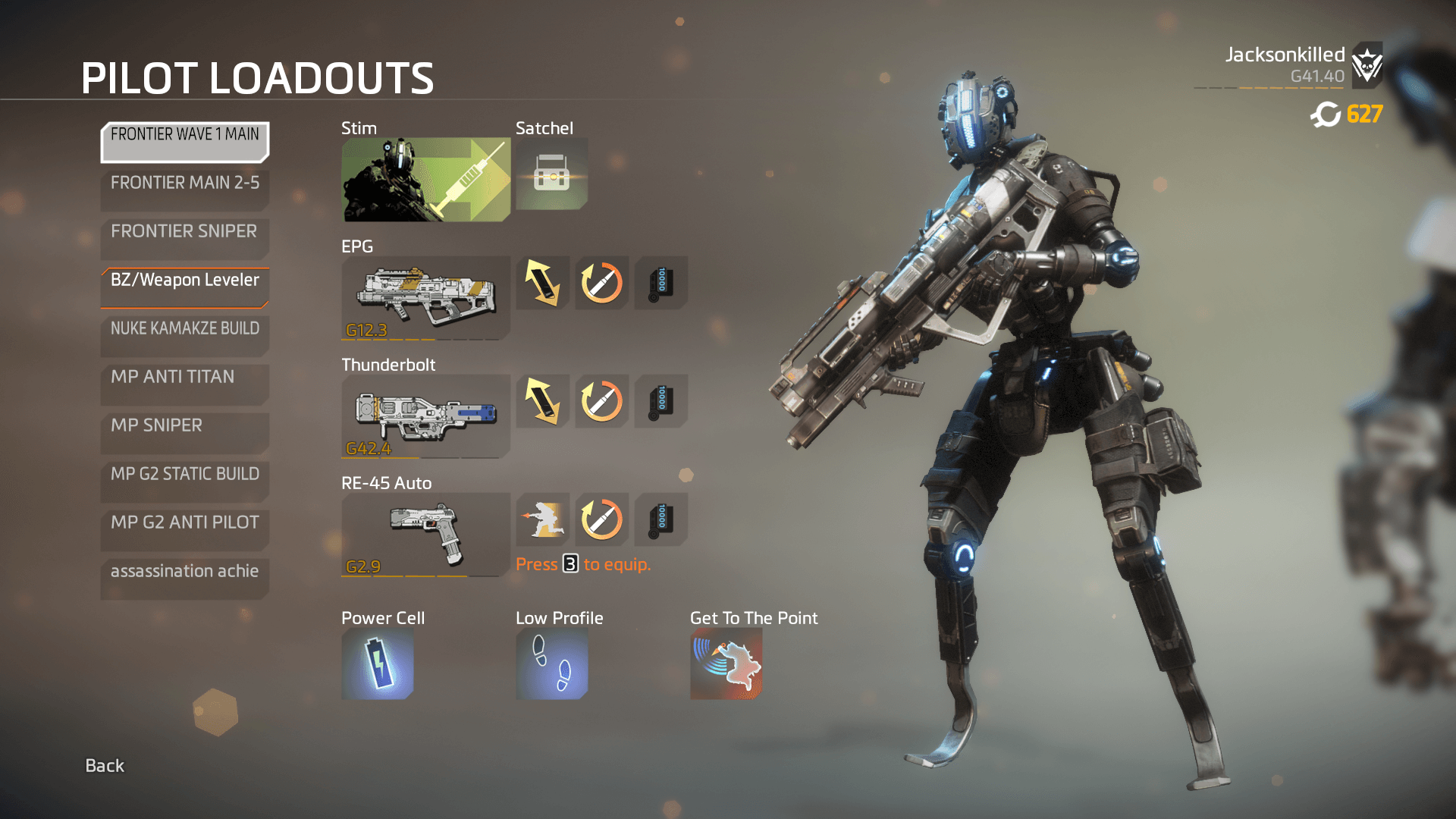Switch to the MP ANTI TITAN loadout
Viewport: 1456px width, 819px height.
(184, 384)
